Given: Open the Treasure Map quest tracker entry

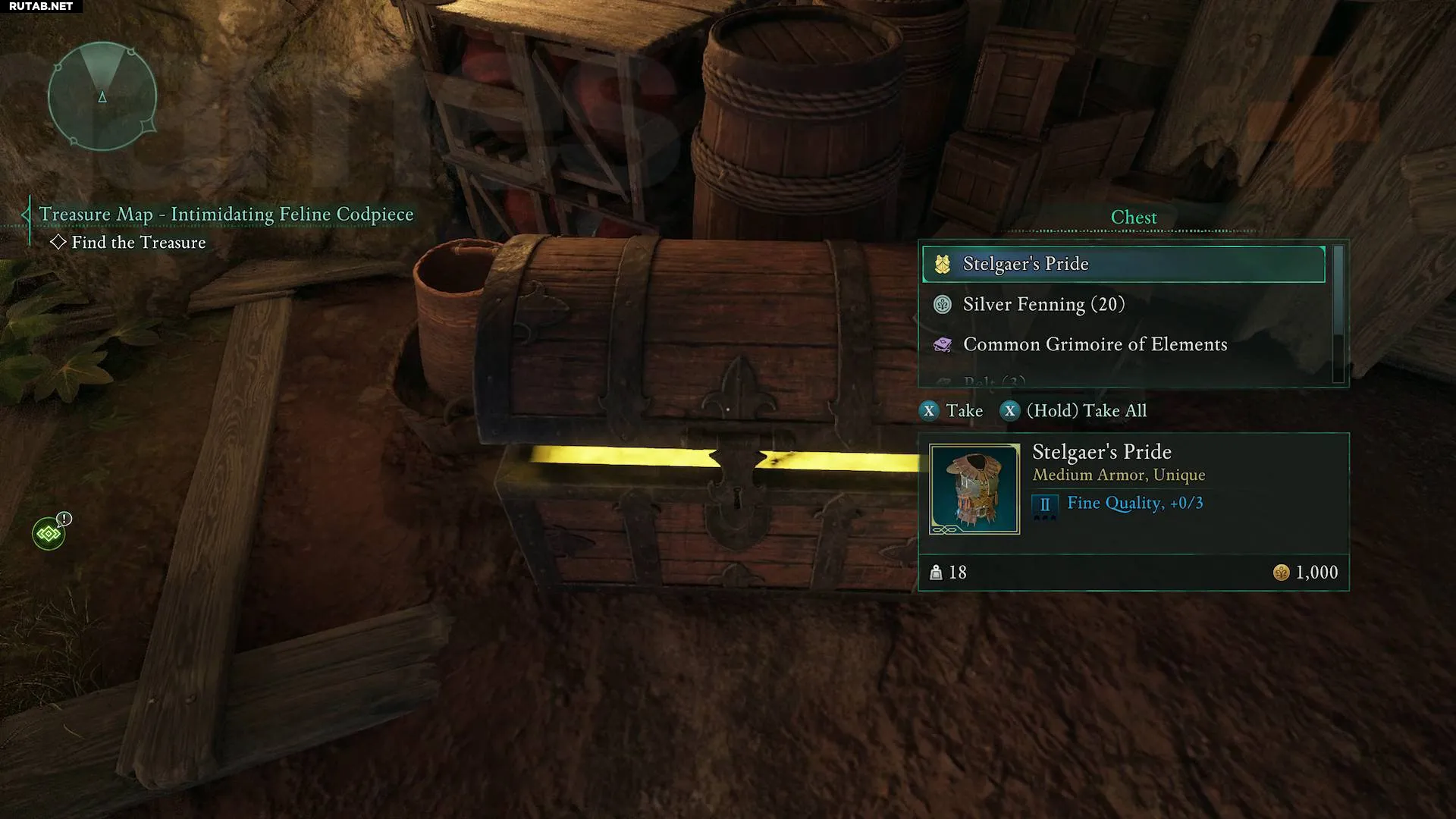Looking at the screenshot, I should click(x=226, y=215).
